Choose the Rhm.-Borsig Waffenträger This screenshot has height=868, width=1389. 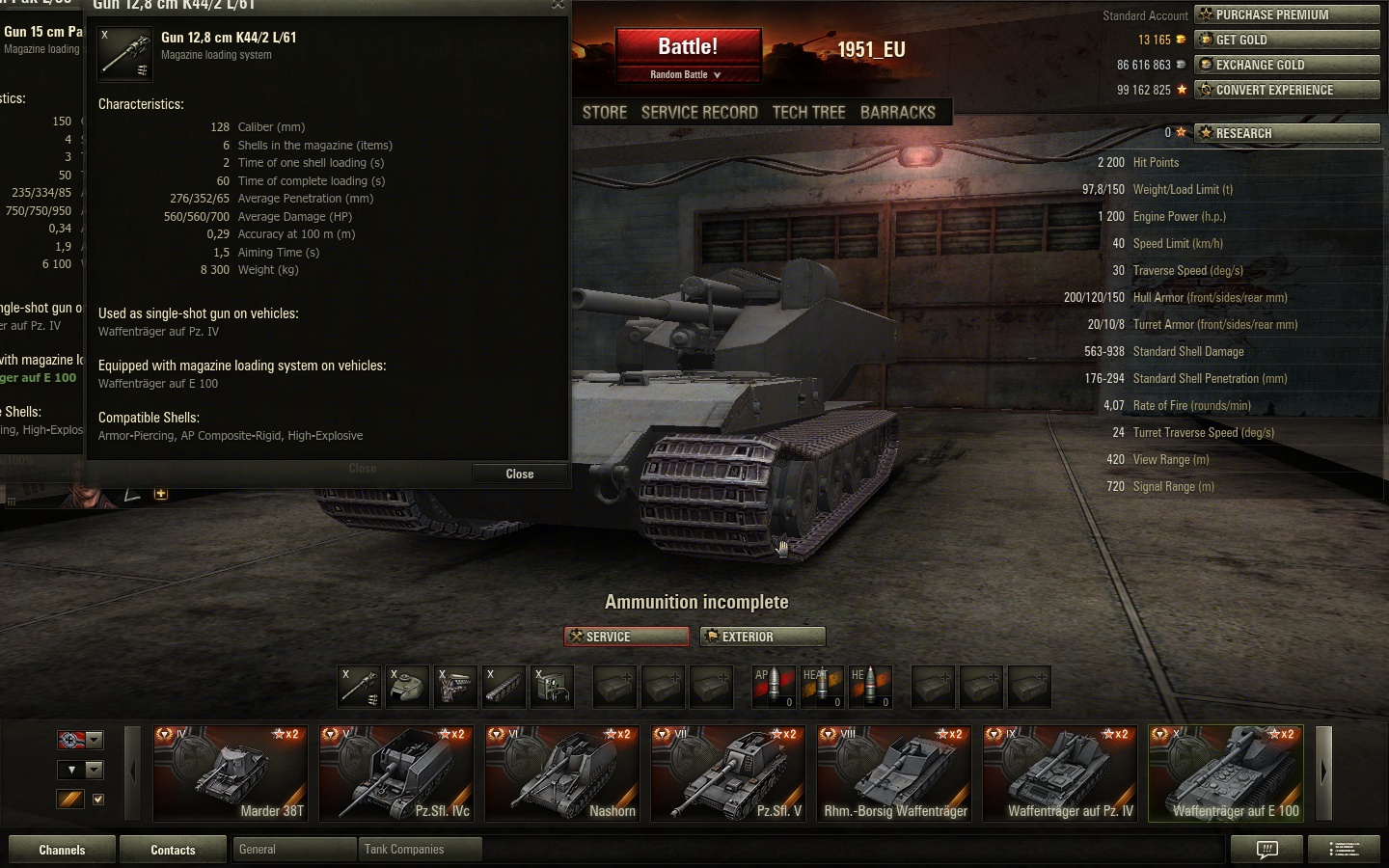(x=894, y=773)
